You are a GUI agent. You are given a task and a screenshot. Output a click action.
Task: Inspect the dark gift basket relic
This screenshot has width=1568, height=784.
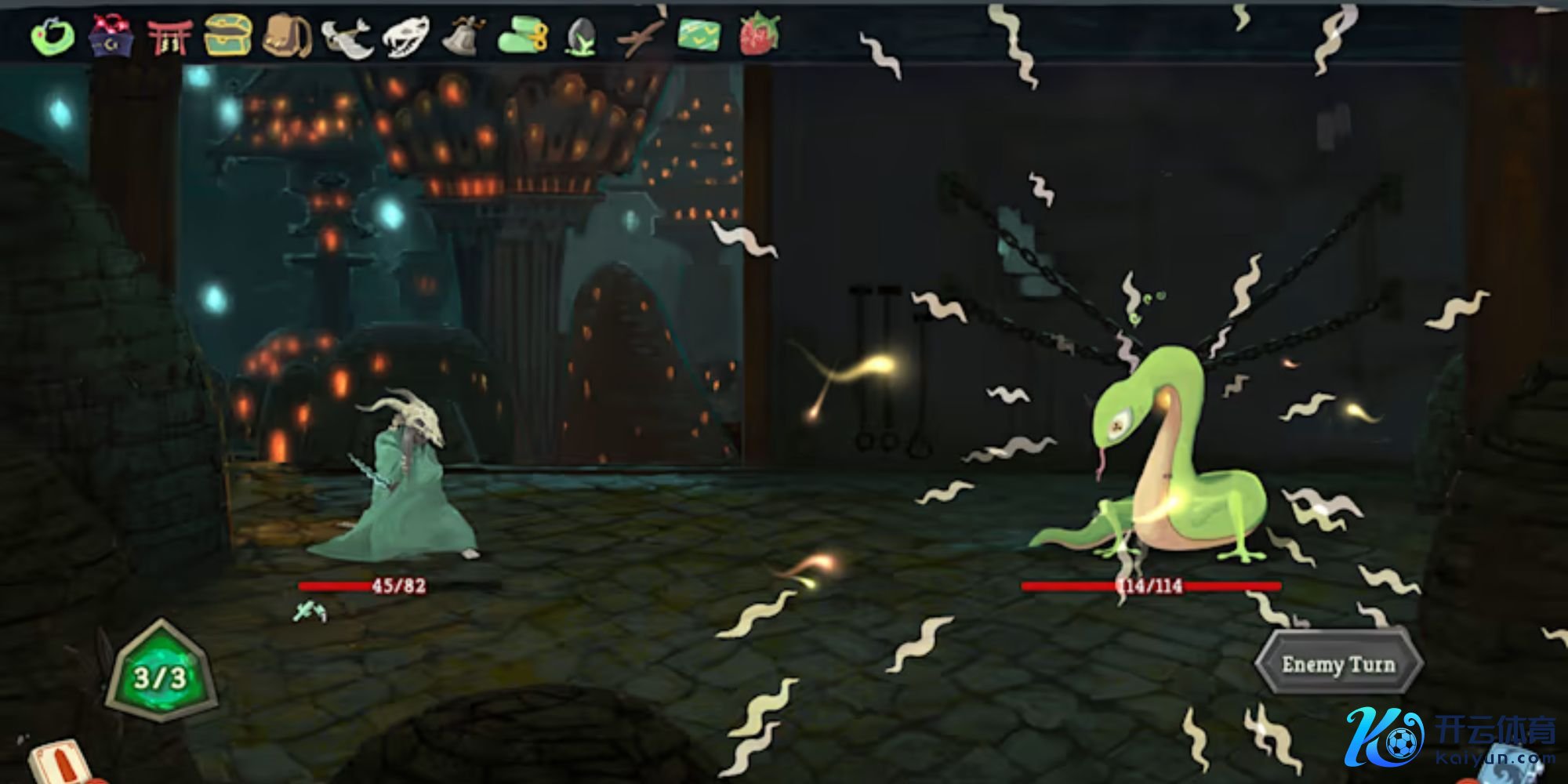tap(111, 35)
